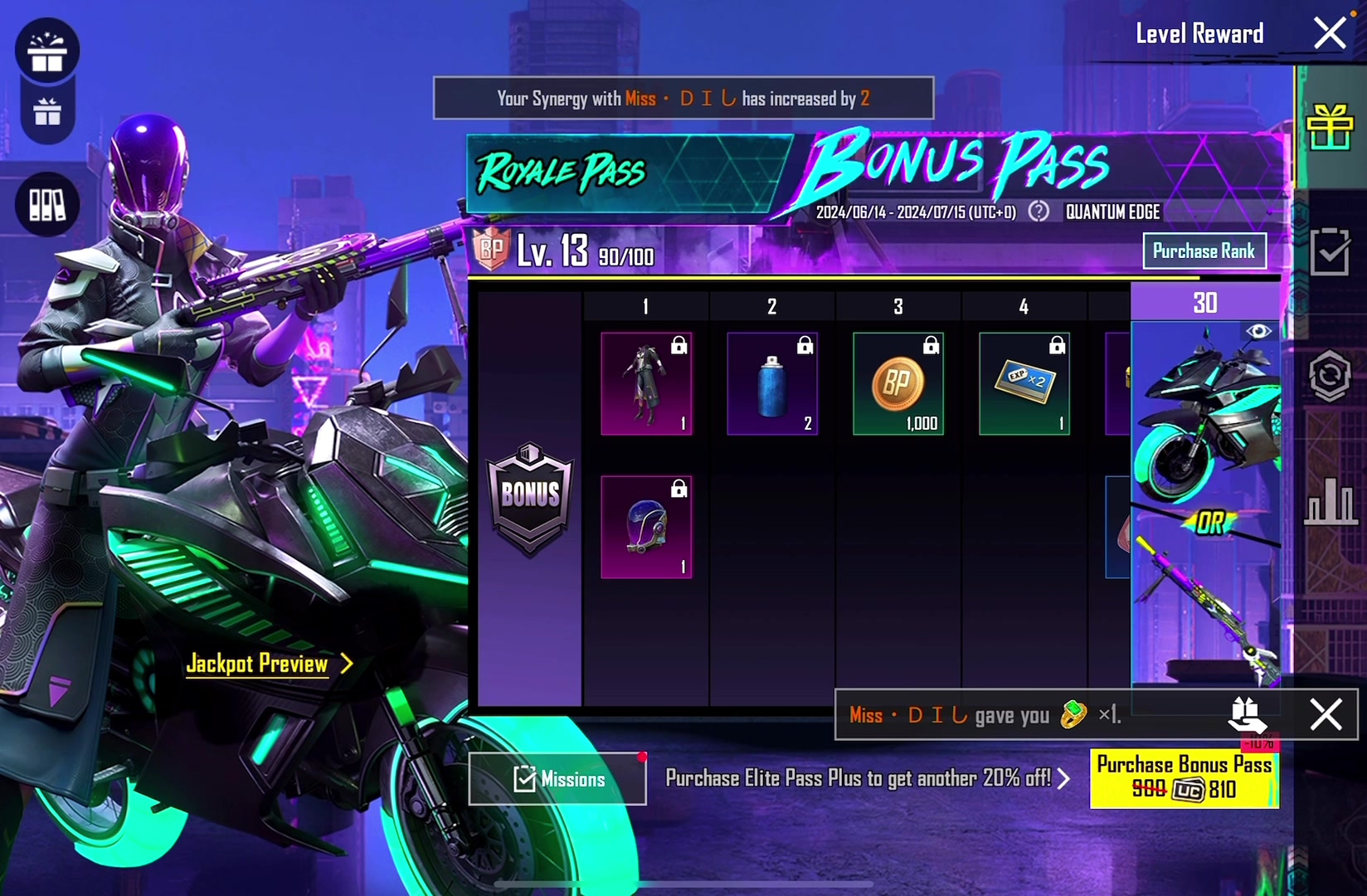Click the Purchase Rank button

click(x=1204, y=251)
